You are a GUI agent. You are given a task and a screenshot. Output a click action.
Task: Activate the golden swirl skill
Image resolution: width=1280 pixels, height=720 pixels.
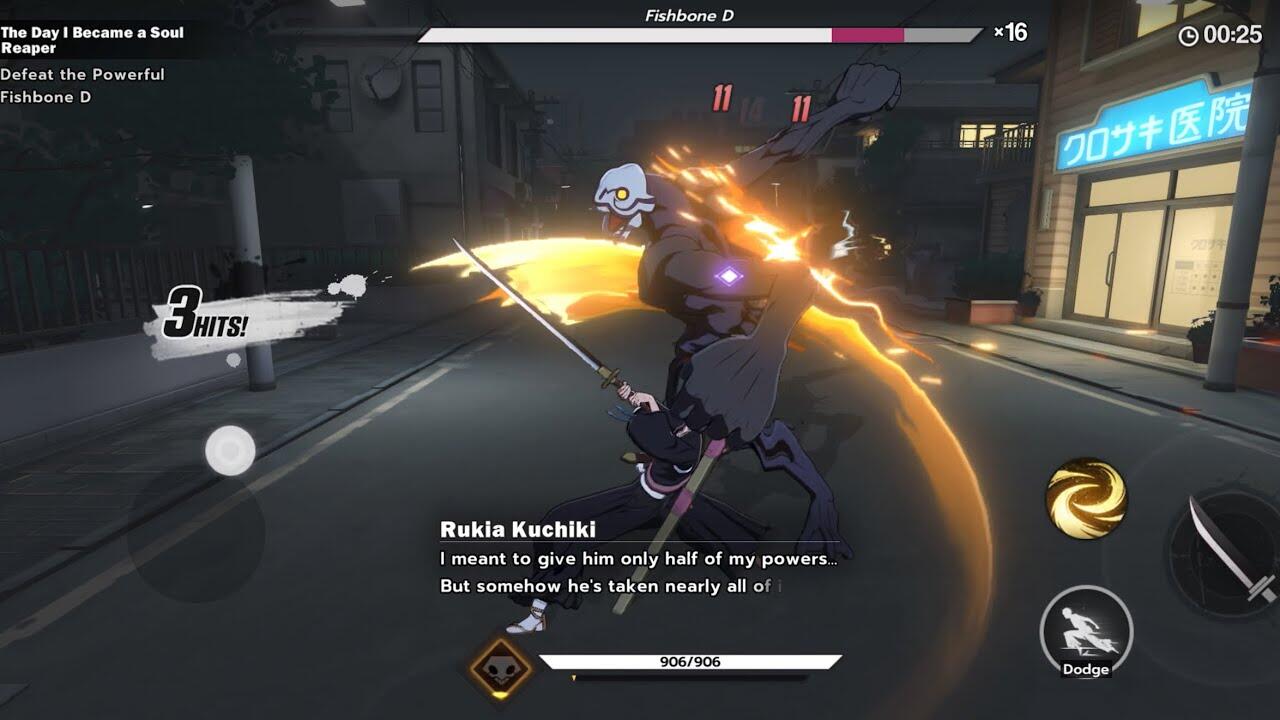[x=1086, y=498]
